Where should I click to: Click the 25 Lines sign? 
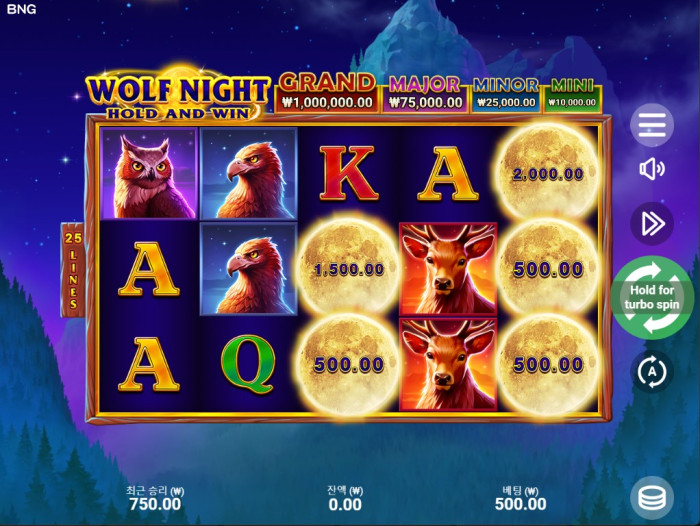click(73, 268)
